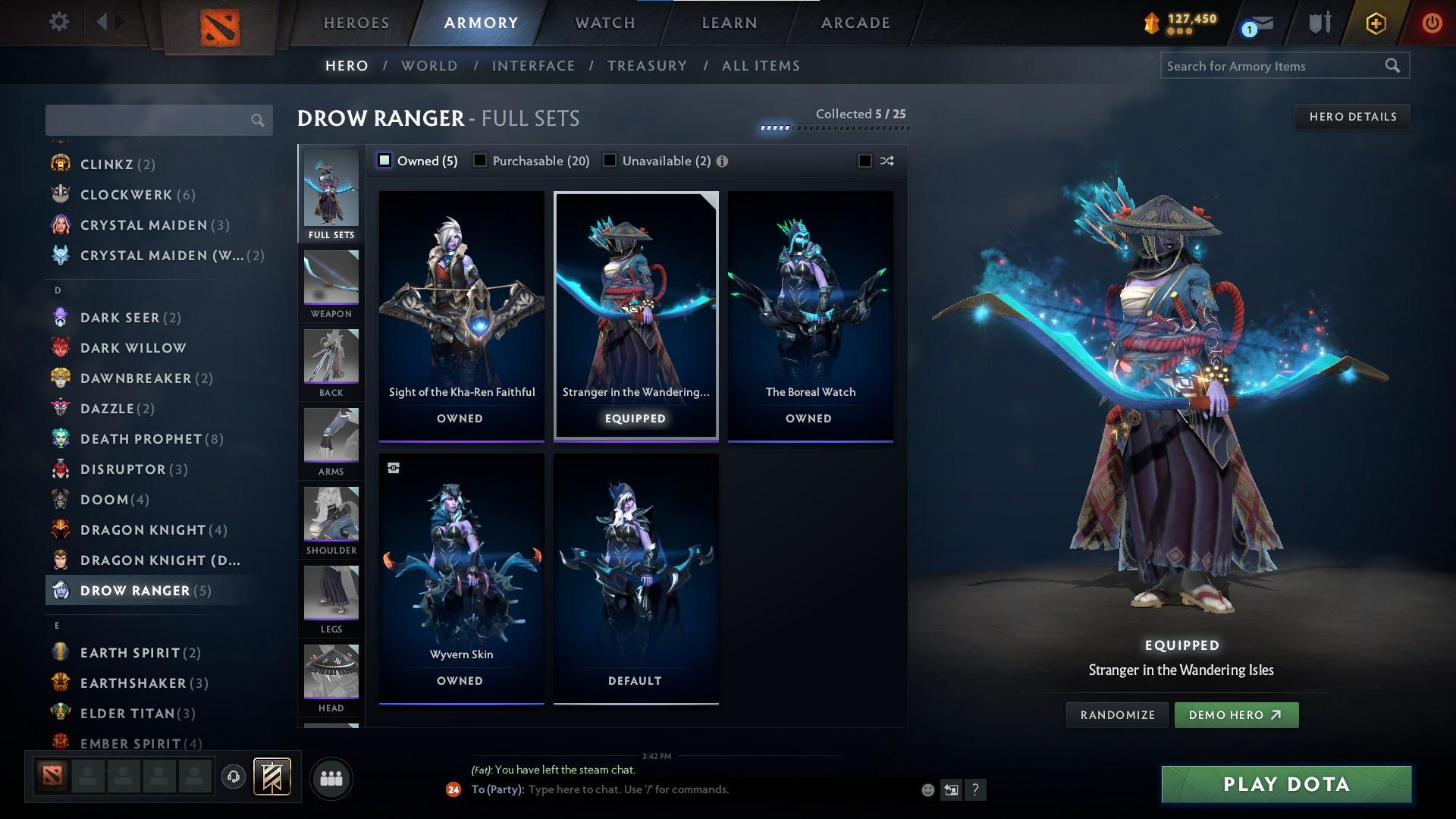Open the settings gear menu
Screen dimensions: 1456x819
click(58, 23)
